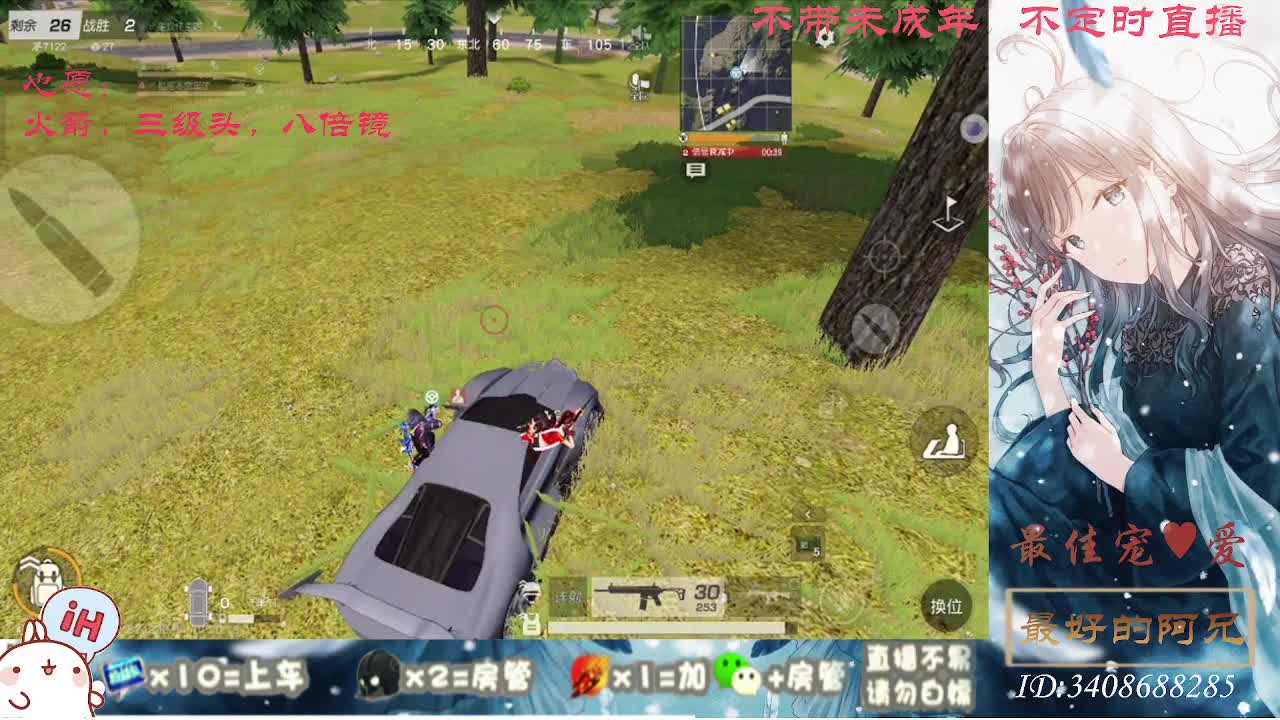
Task: Tap the white arrow atop the compass bar
Action: 493,18
